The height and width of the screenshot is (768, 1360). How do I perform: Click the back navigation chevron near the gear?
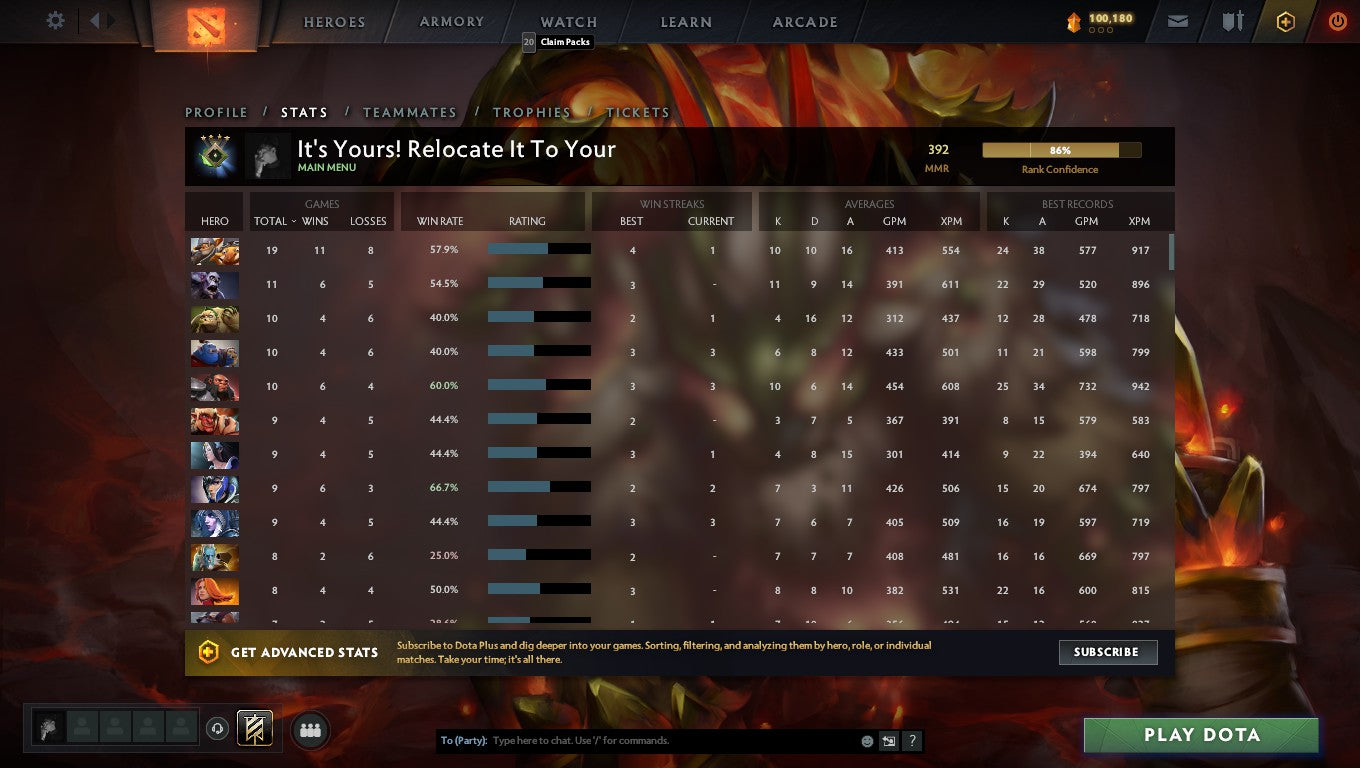[x=95, y=20]
